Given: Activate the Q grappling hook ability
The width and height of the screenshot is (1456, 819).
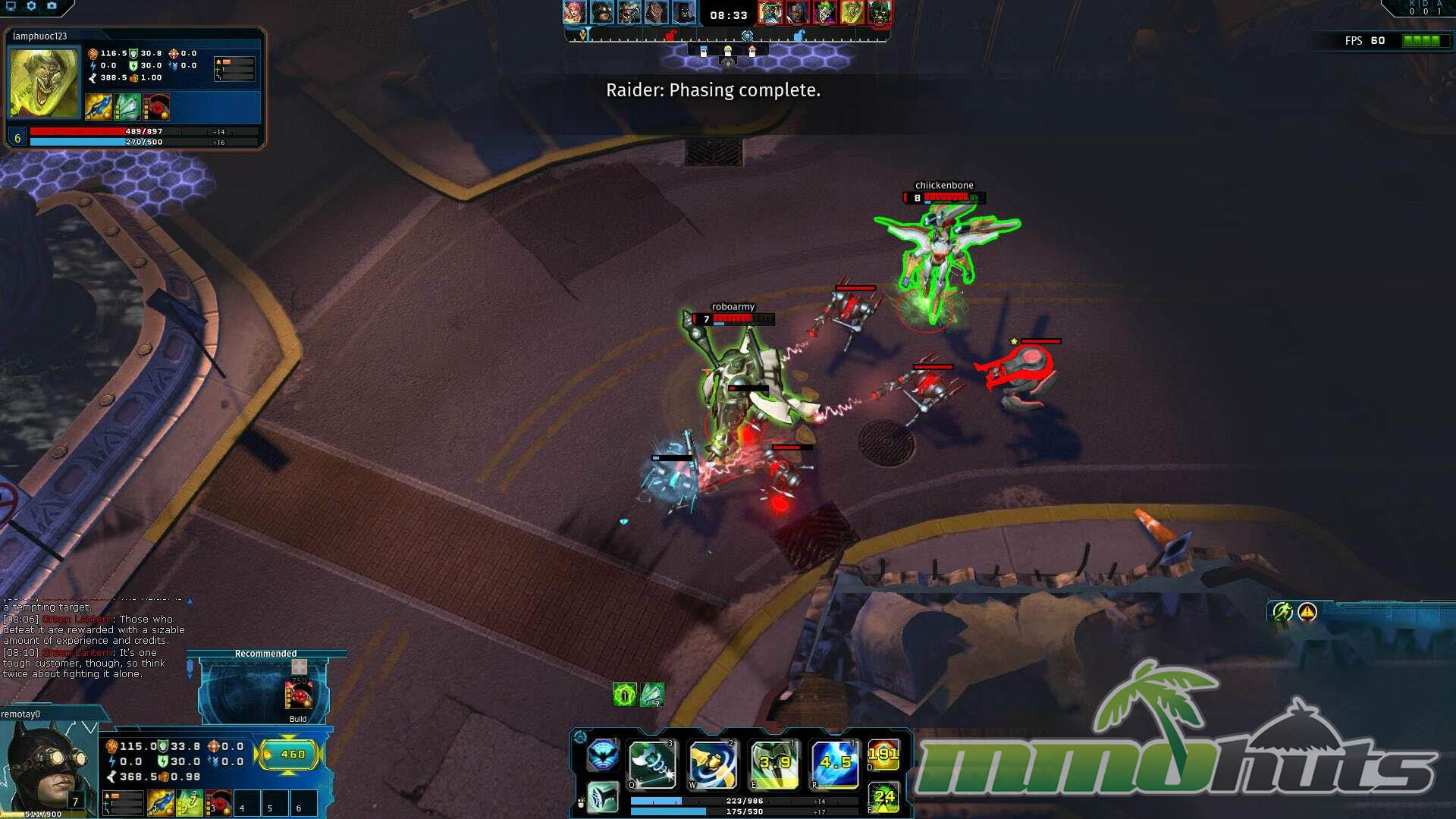Looking at the screenshot, I should pos(652,764).
